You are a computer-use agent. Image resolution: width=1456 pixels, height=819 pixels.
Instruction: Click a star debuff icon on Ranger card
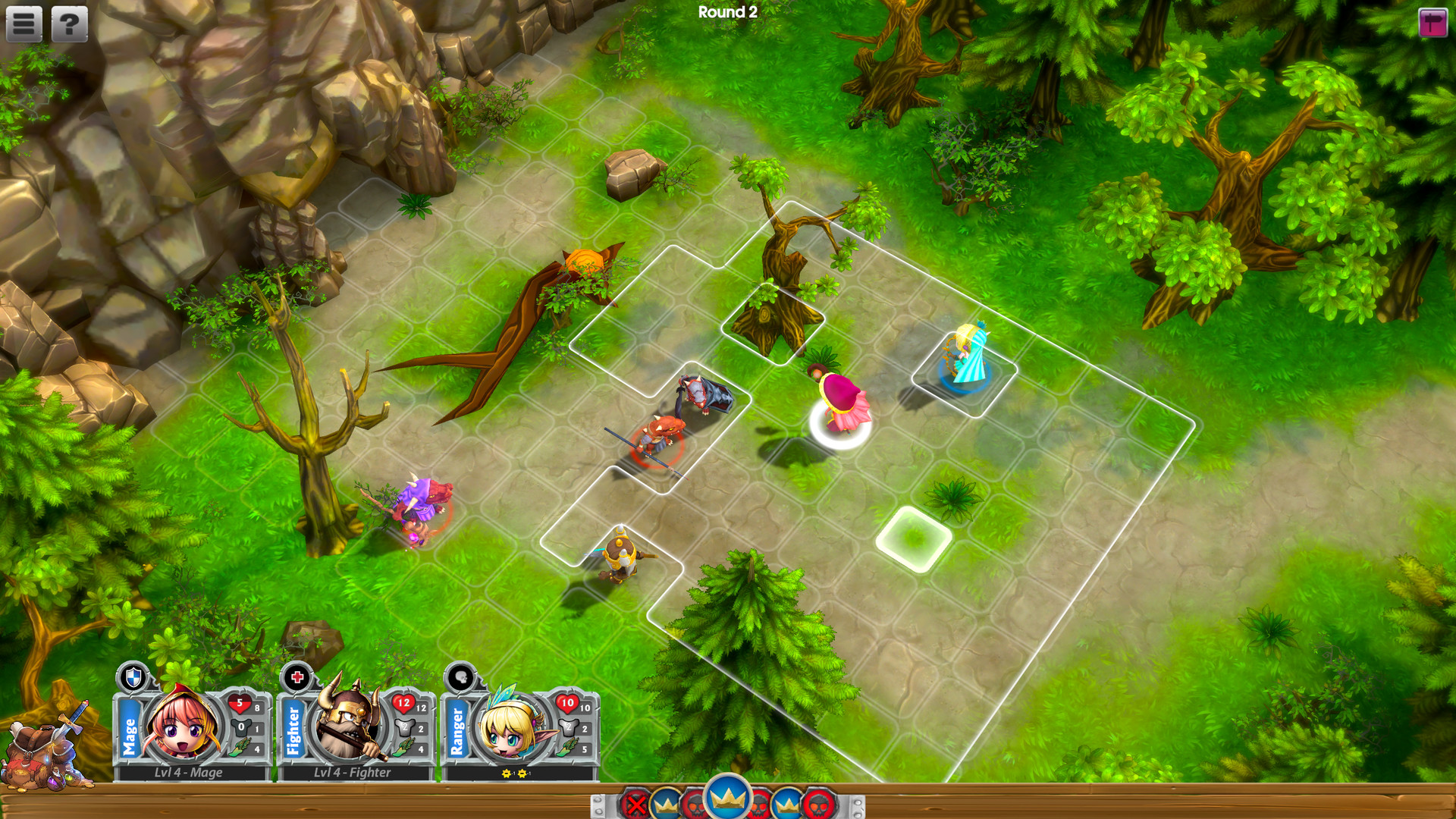[507, 774]
